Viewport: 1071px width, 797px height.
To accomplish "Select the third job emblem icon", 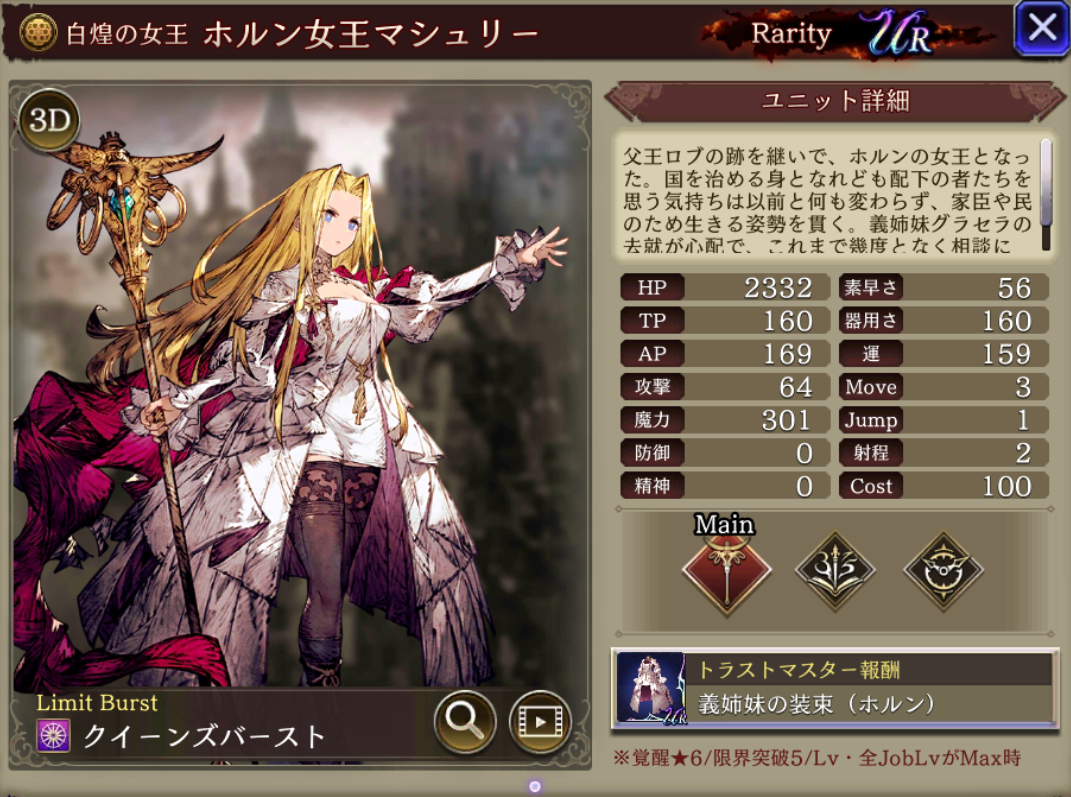I will (943, 571).
